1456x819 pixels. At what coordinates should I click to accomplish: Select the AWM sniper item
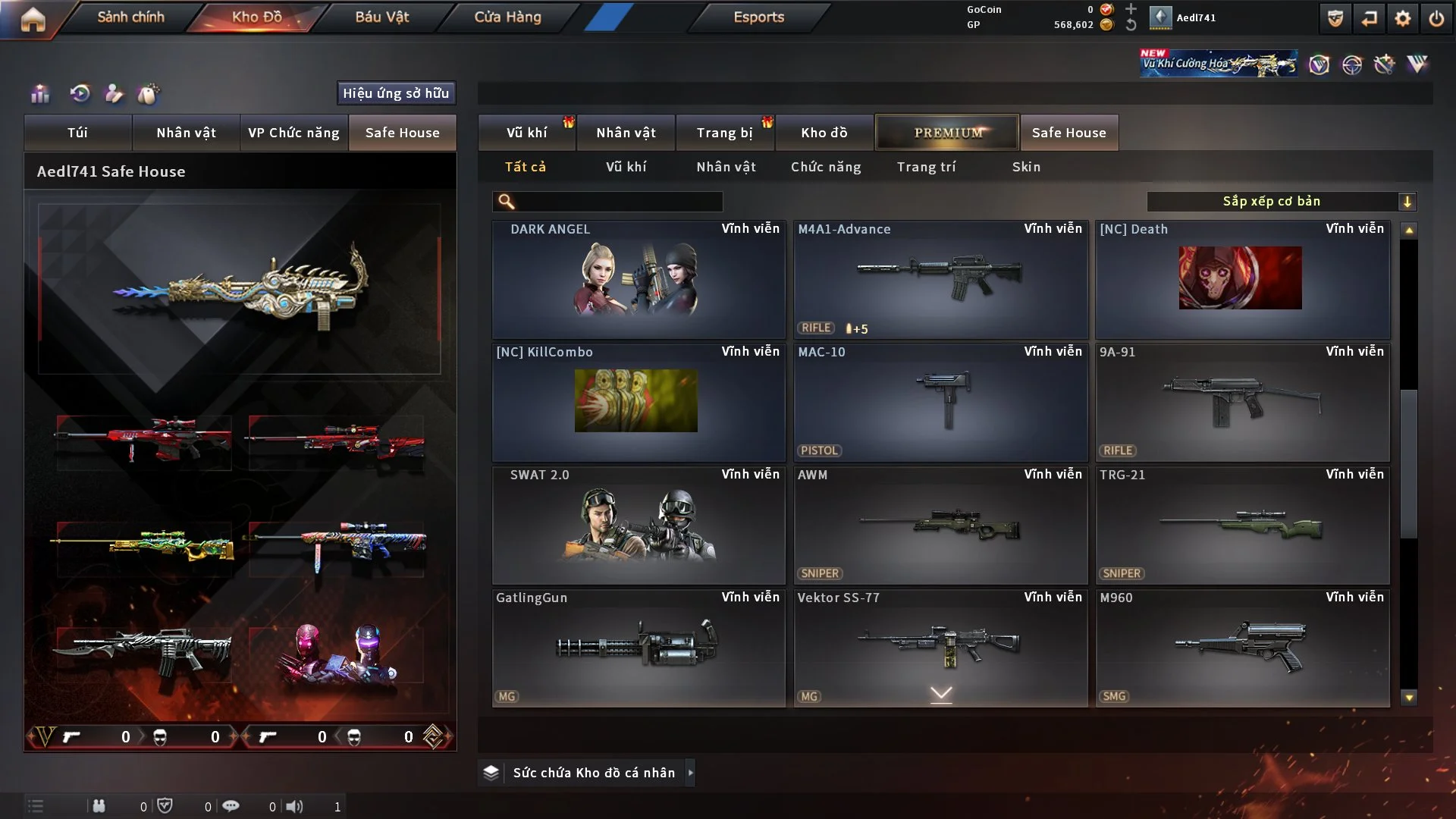click(940, 525)
